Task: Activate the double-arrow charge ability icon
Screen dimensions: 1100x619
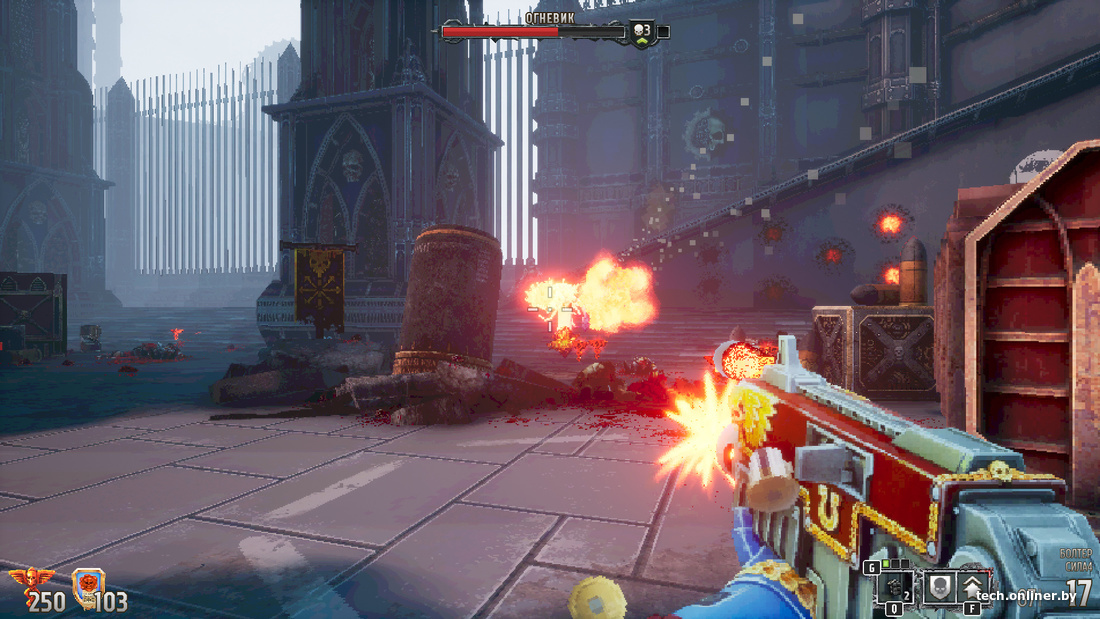Action: pos(973,587)
